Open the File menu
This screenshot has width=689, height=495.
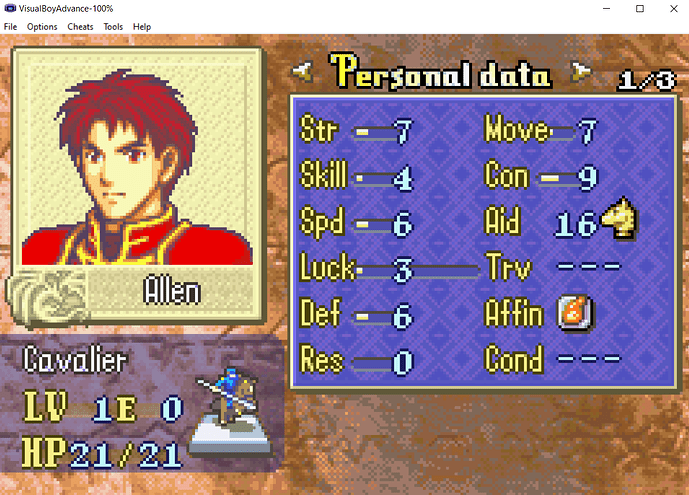(x=10, y=26)
